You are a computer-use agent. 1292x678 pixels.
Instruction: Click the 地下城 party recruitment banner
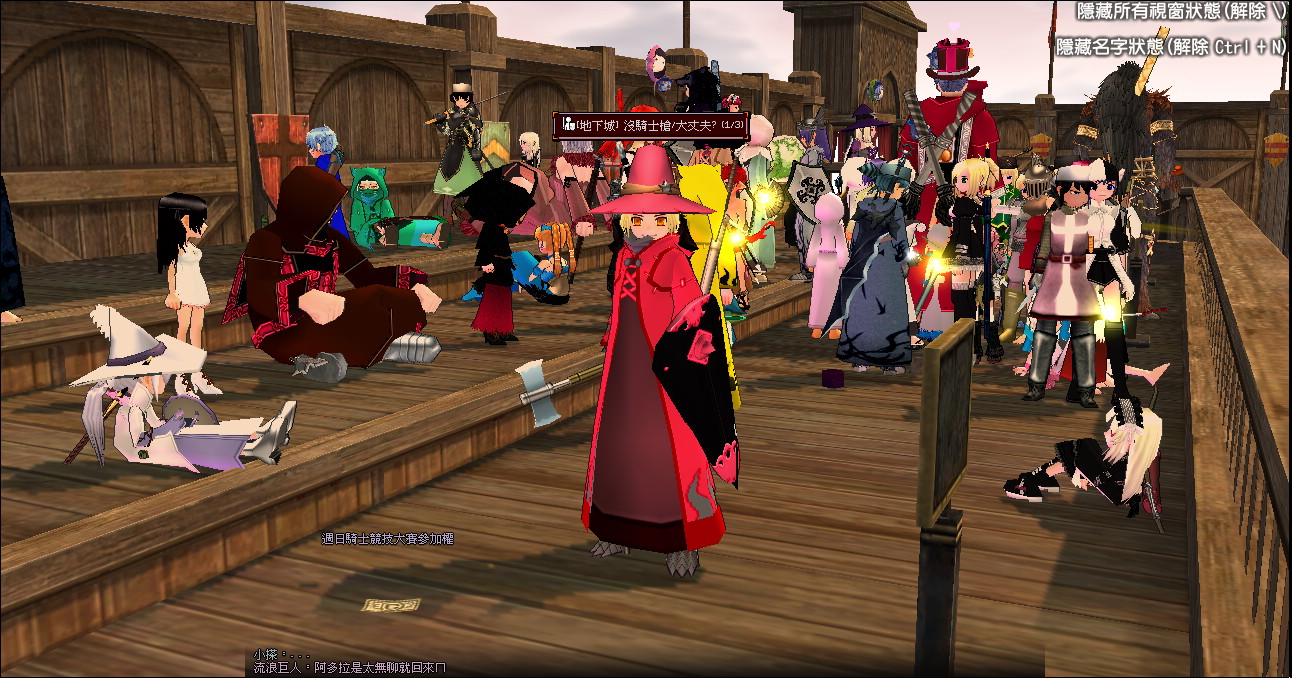647,125
